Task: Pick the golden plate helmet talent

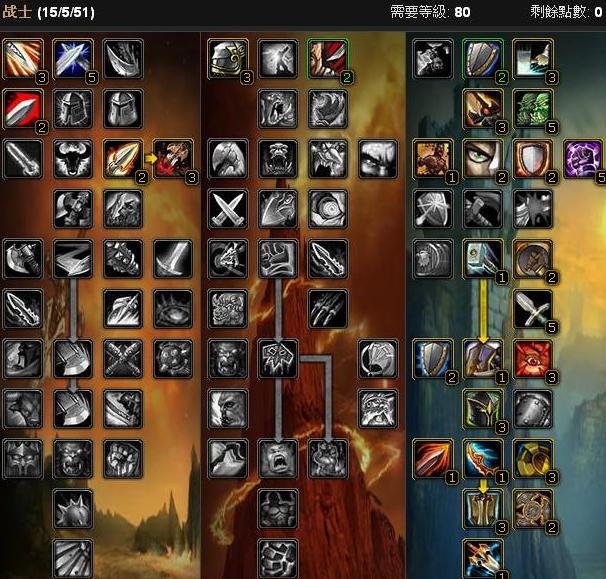Action: (x=227, y=59)
